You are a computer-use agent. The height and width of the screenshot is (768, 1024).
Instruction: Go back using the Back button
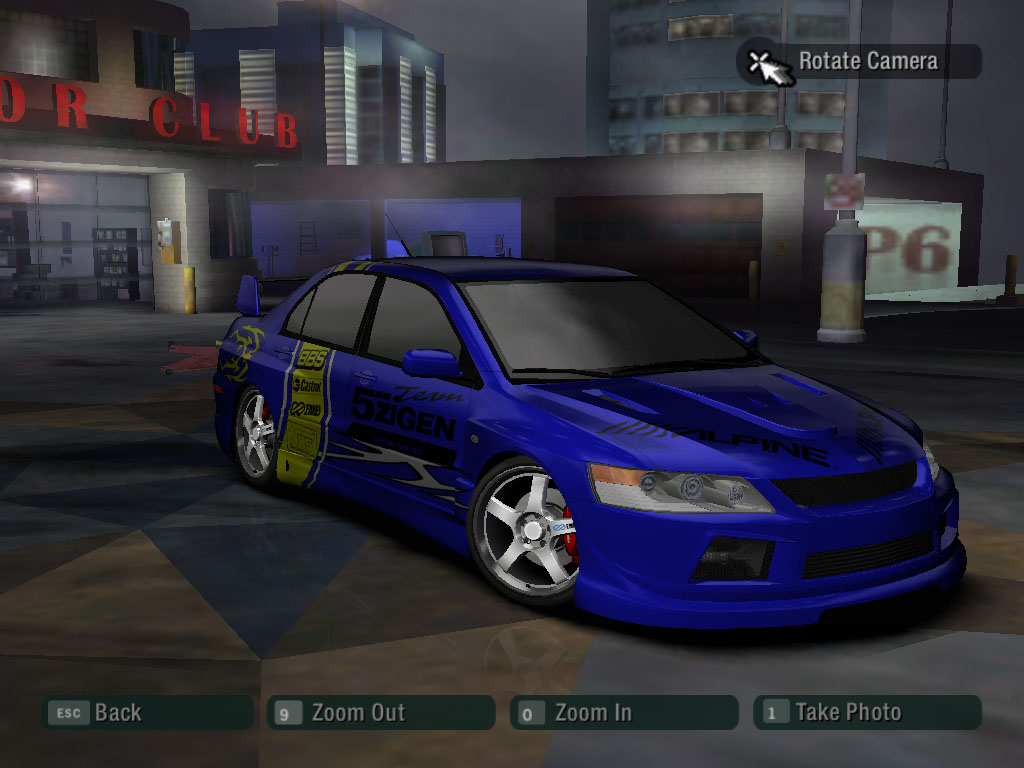pyautogui.click(x=146, y=713)
